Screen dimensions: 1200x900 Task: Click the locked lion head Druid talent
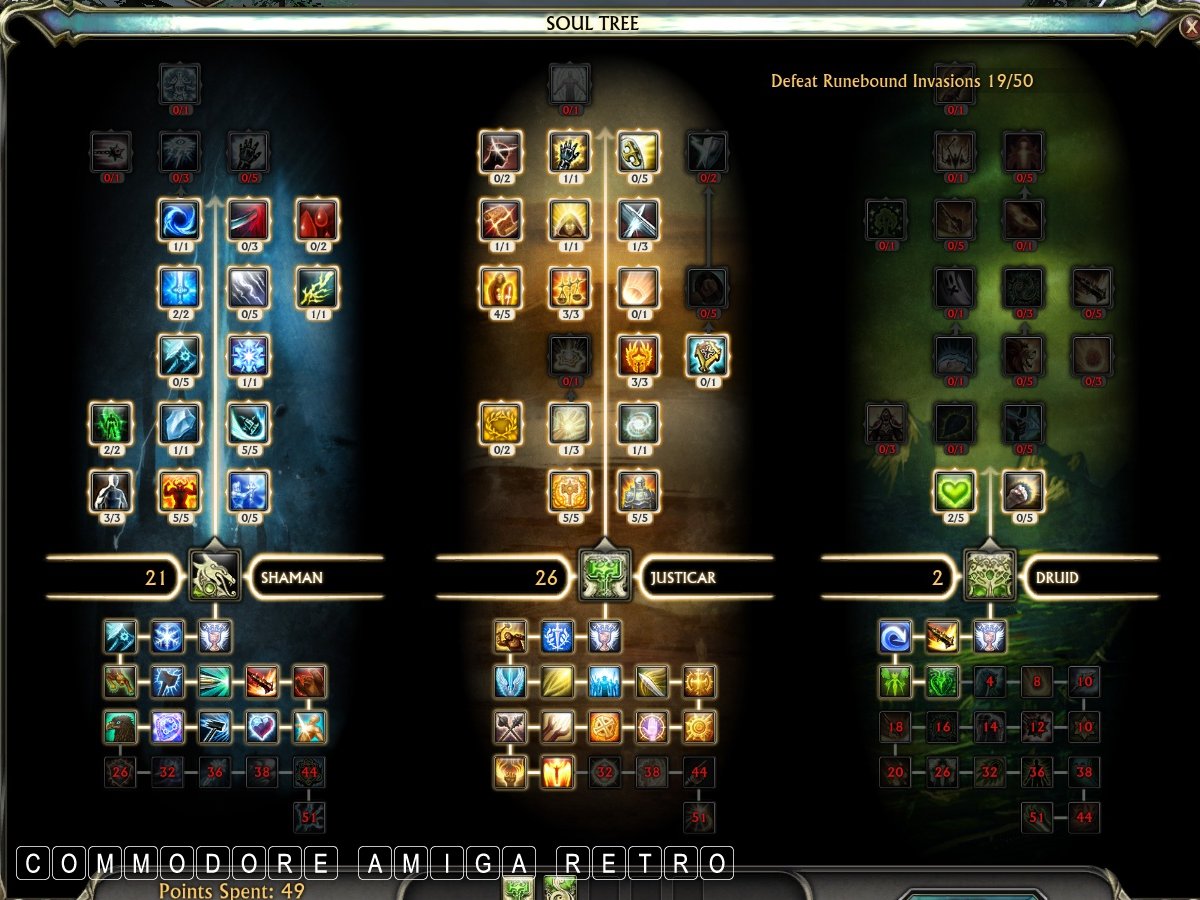[x=1023, y=355]
